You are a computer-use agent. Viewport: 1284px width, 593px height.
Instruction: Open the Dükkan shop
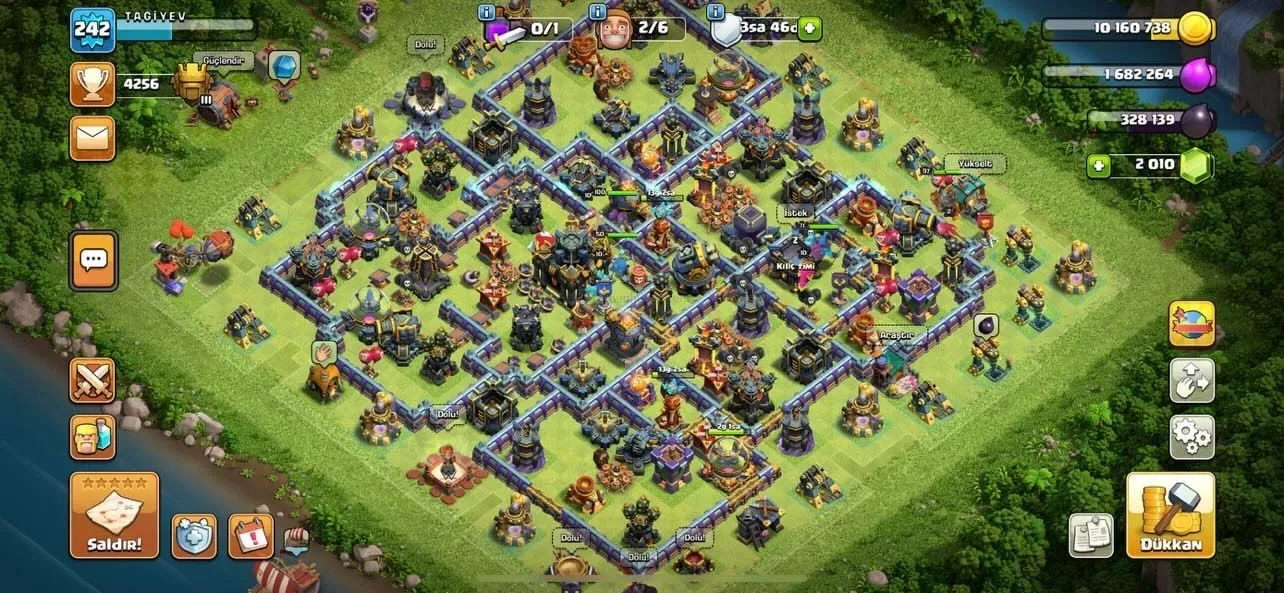click(x=1170, y=515)
